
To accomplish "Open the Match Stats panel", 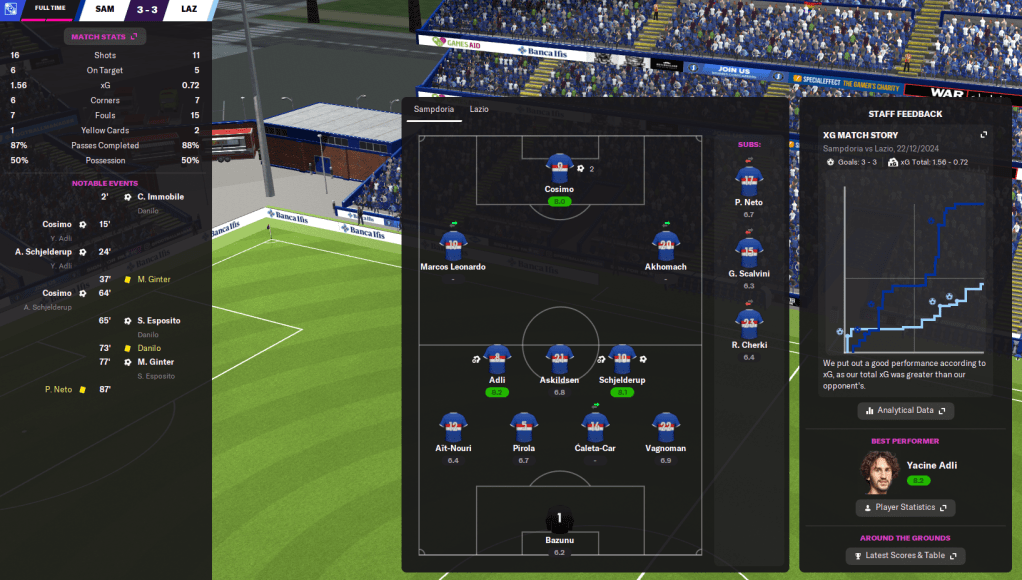I will pos(104,37).
